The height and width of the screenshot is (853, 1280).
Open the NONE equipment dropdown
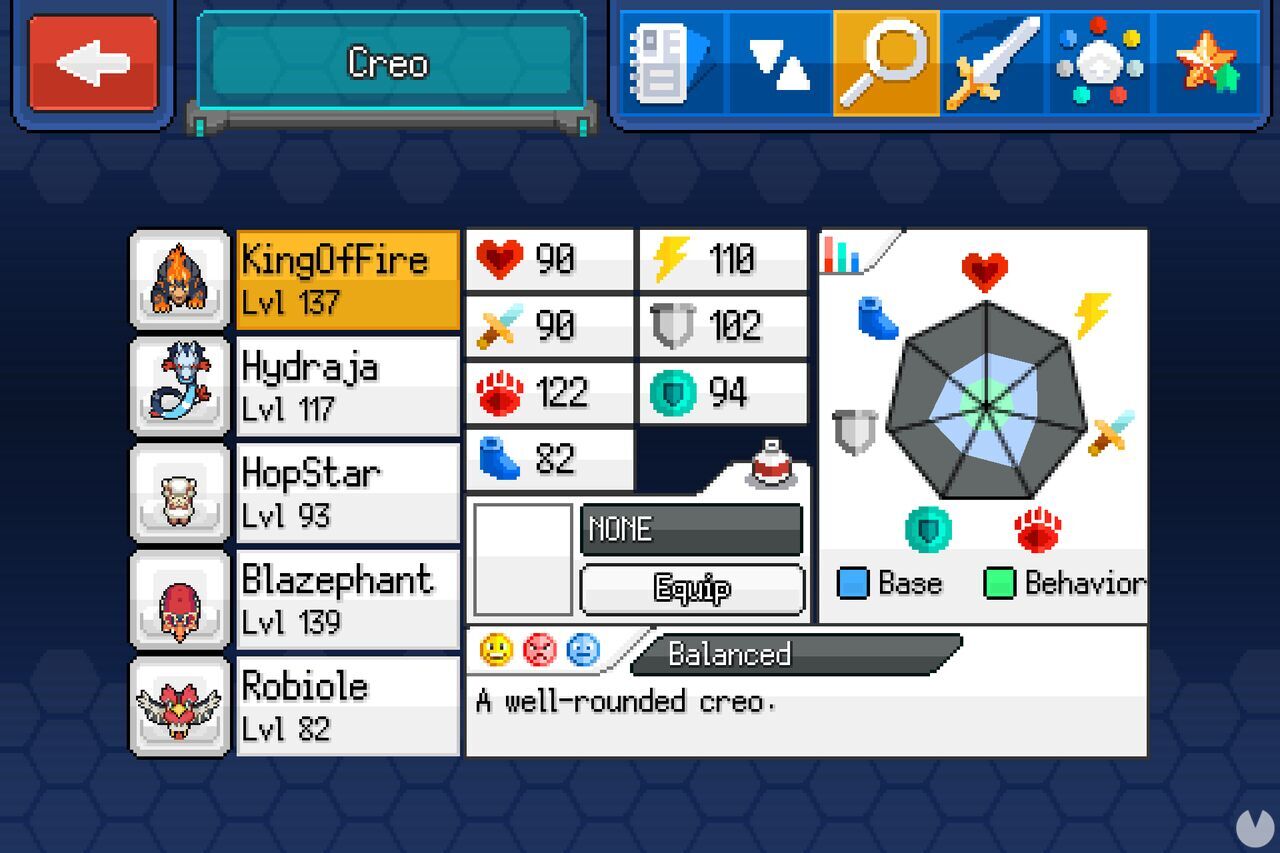[x=690, y=530]
